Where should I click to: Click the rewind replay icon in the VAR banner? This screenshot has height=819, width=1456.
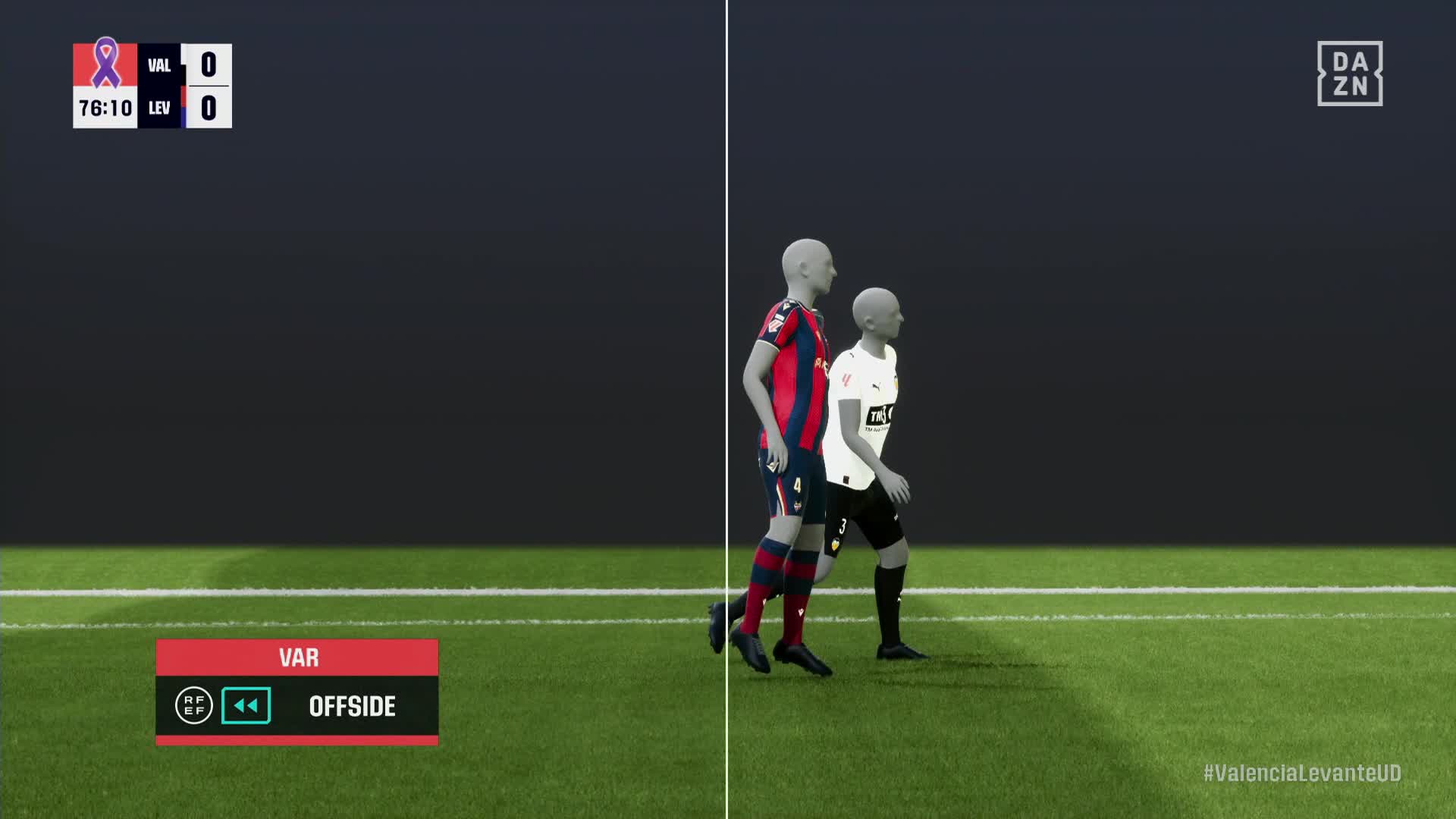[246, 706]
